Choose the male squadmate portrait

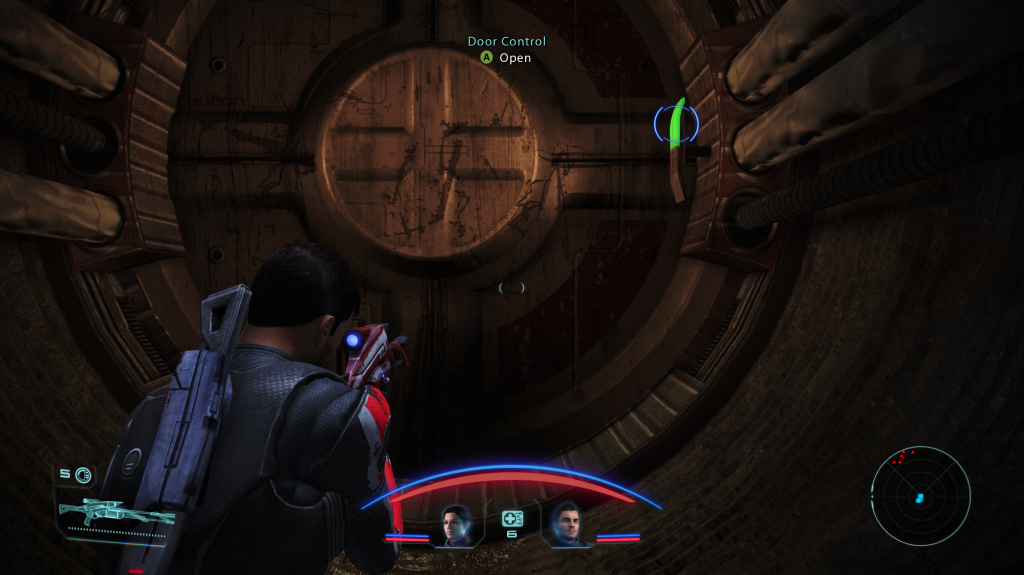pyautogui.click(x=566, y=523)
